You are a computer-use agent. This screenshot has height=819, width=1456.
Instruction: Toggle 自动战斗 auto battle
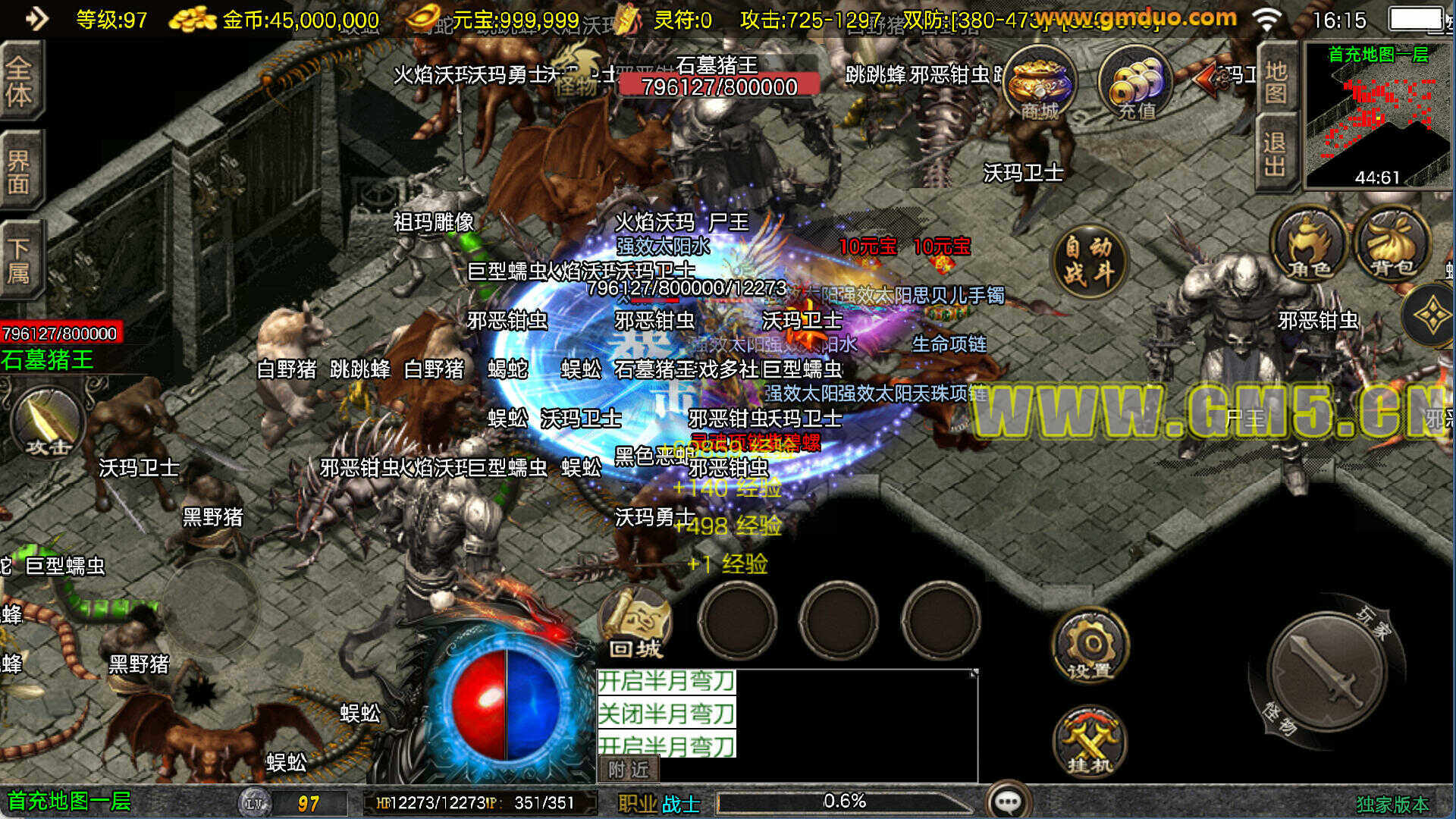[x=1089, y=261]
